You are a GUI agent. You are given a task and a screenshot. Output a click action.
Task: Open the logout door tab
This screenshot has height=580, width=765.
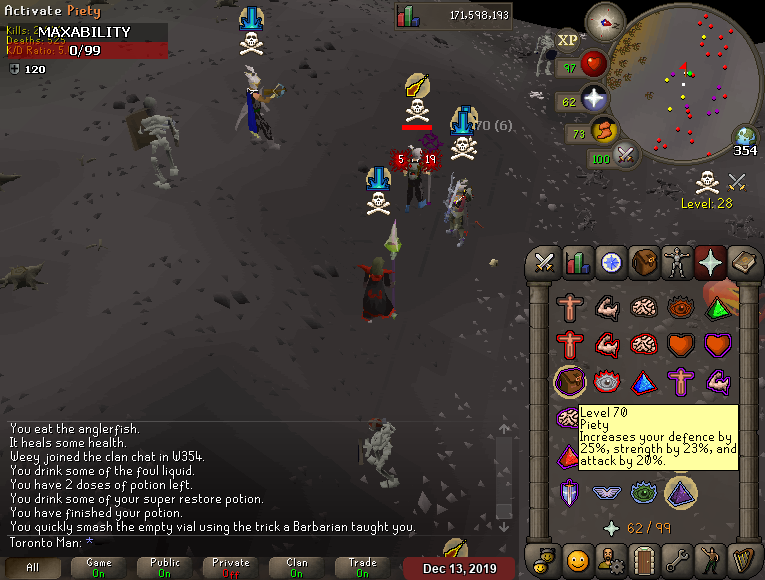[x=644, y=558]
